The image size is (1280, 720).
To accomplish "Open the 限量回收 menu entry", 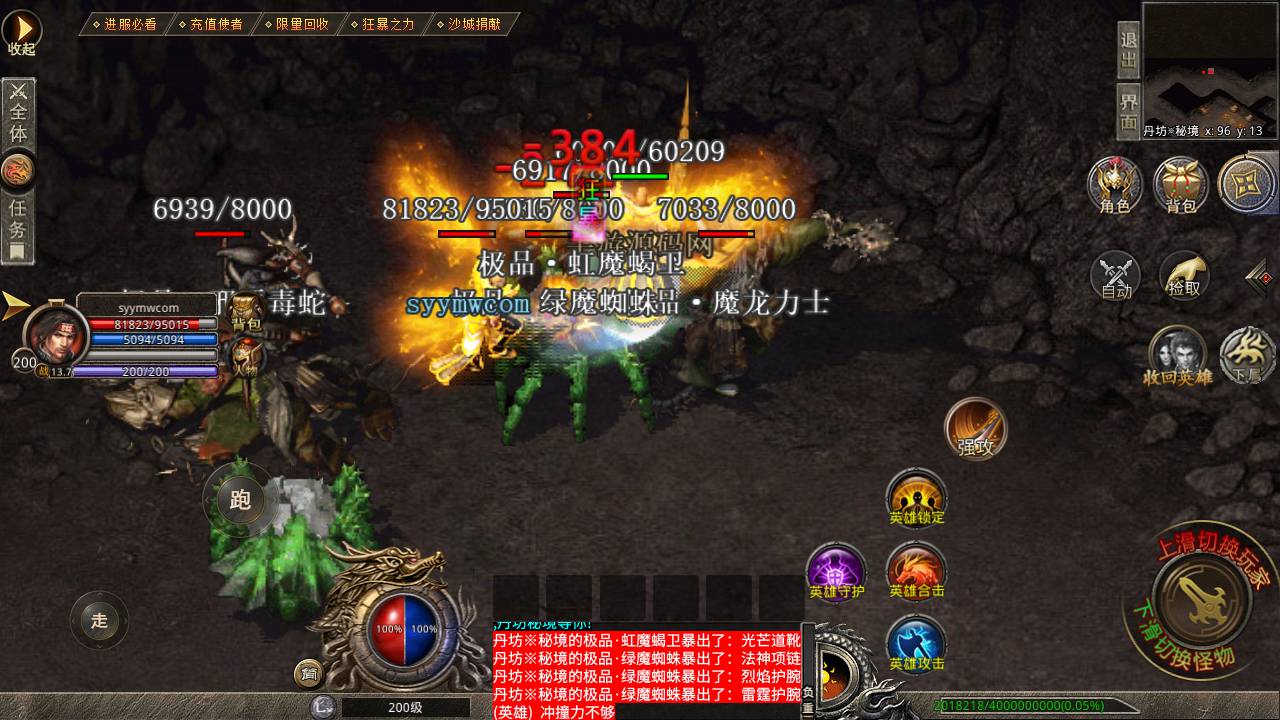I will point(300,24).
